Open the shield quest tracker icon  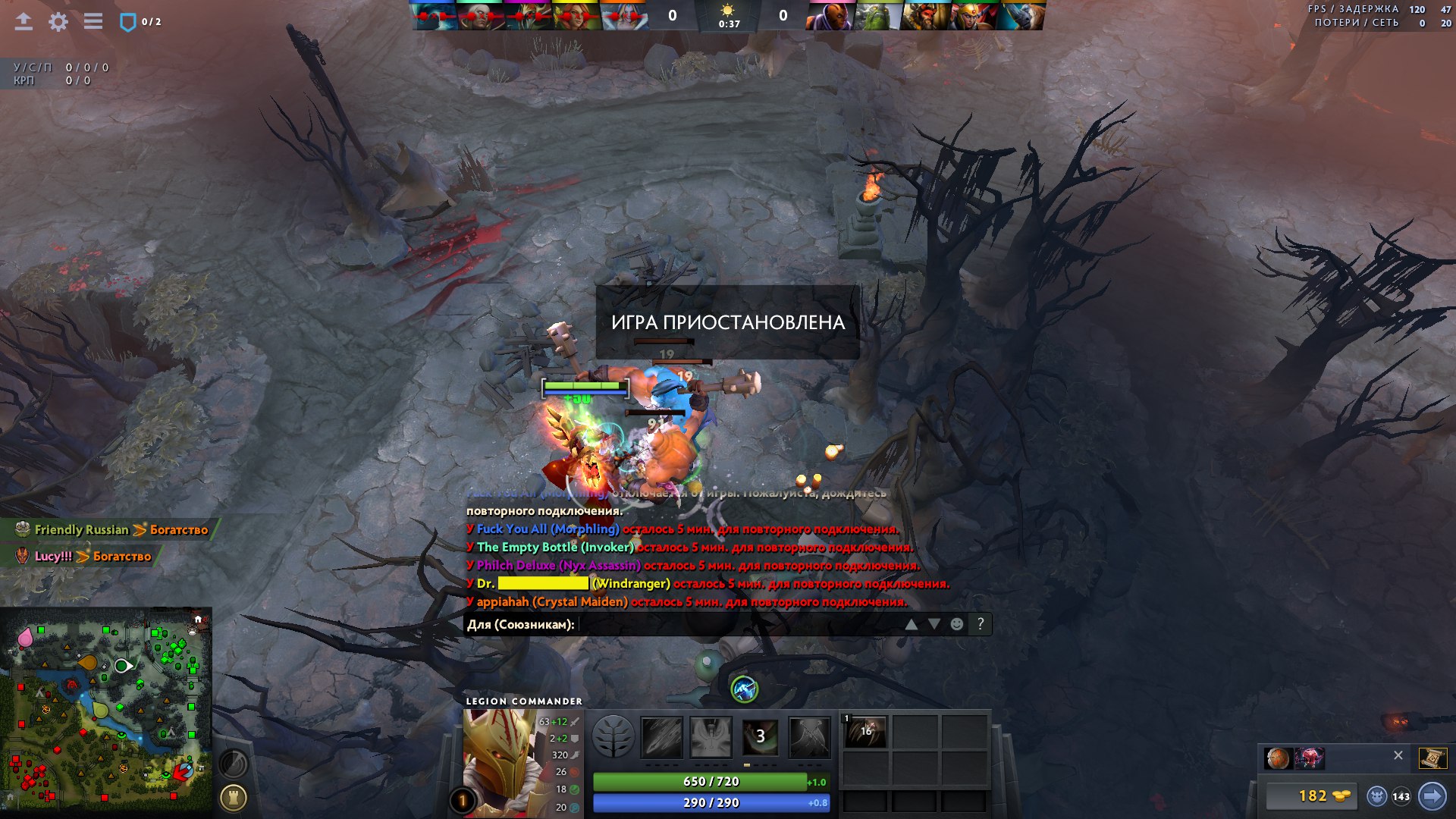pos(127,22)
